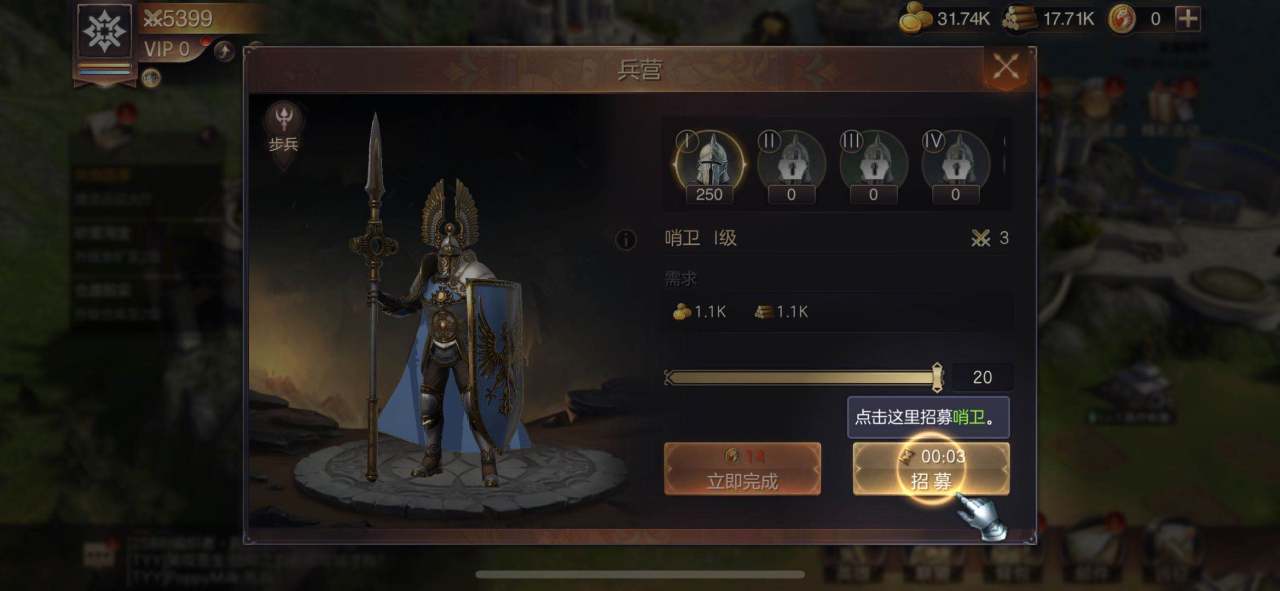Select the locked tier III unit
This screenshot has height=591, width=1280.
[x=873, y=160]
